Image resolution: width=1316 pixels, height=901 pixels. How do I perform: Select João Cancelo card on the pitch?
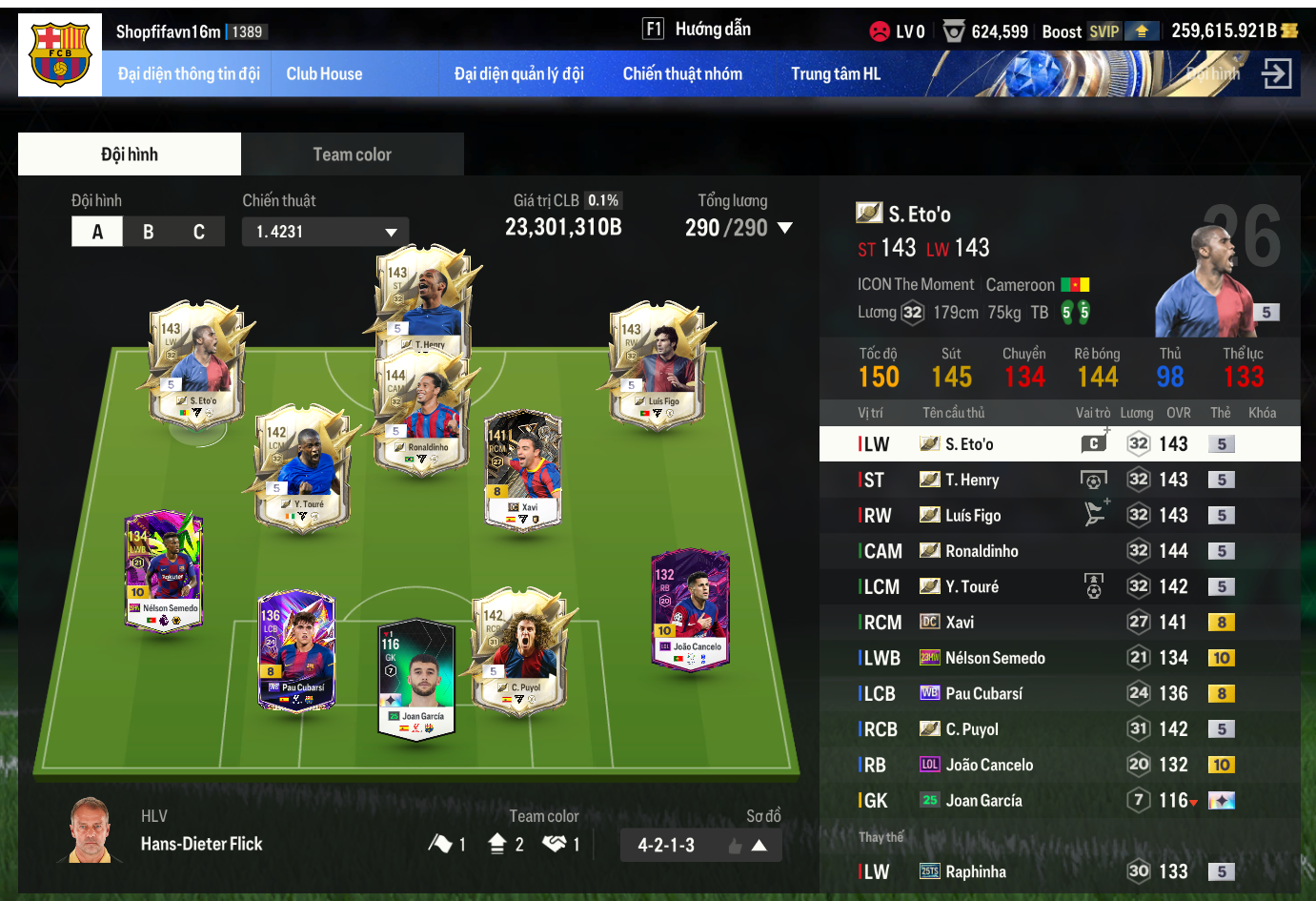point(691,608)
